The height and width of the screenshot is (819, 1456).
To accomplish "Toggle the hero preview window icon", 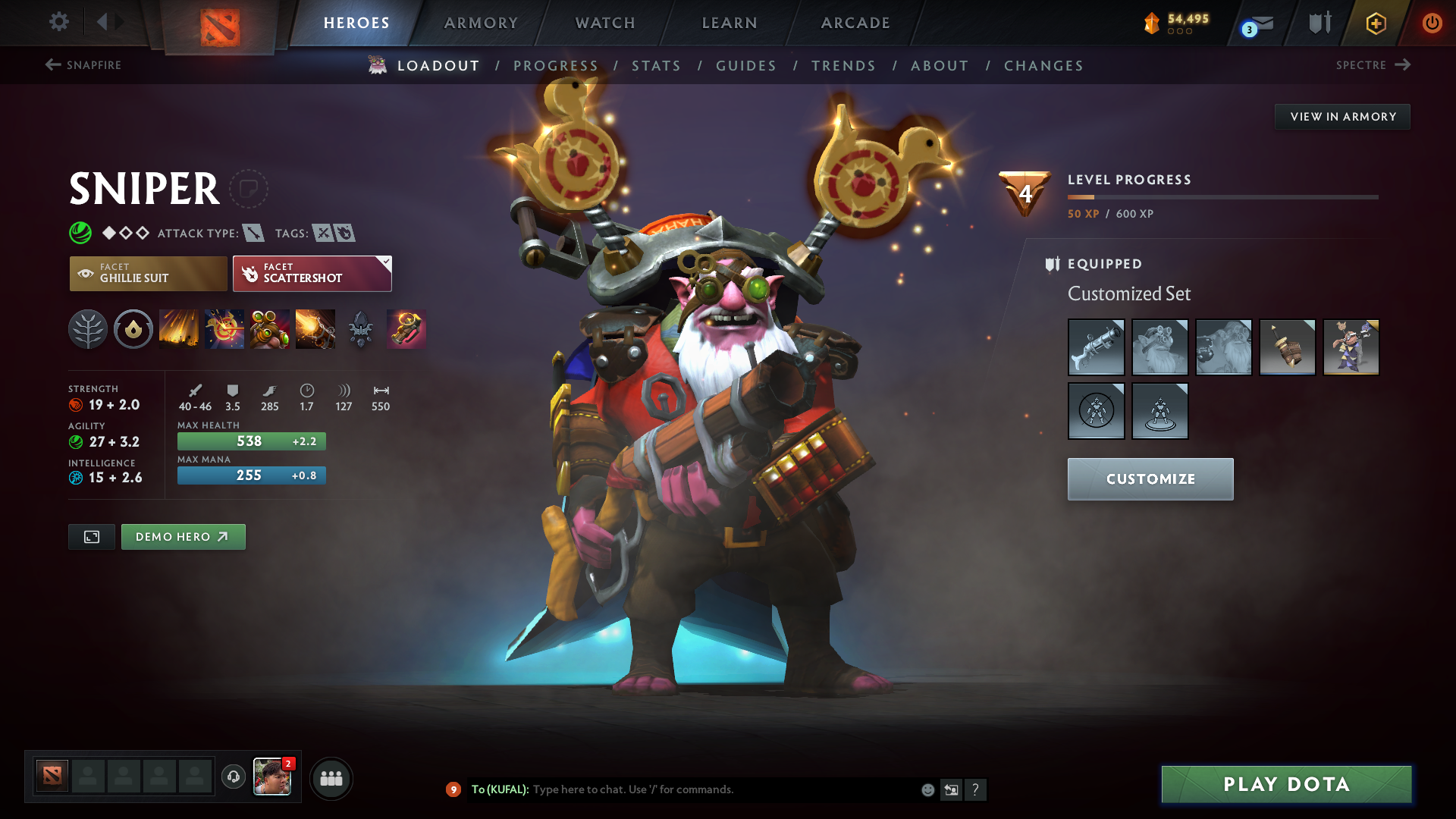I will (91, 536).
